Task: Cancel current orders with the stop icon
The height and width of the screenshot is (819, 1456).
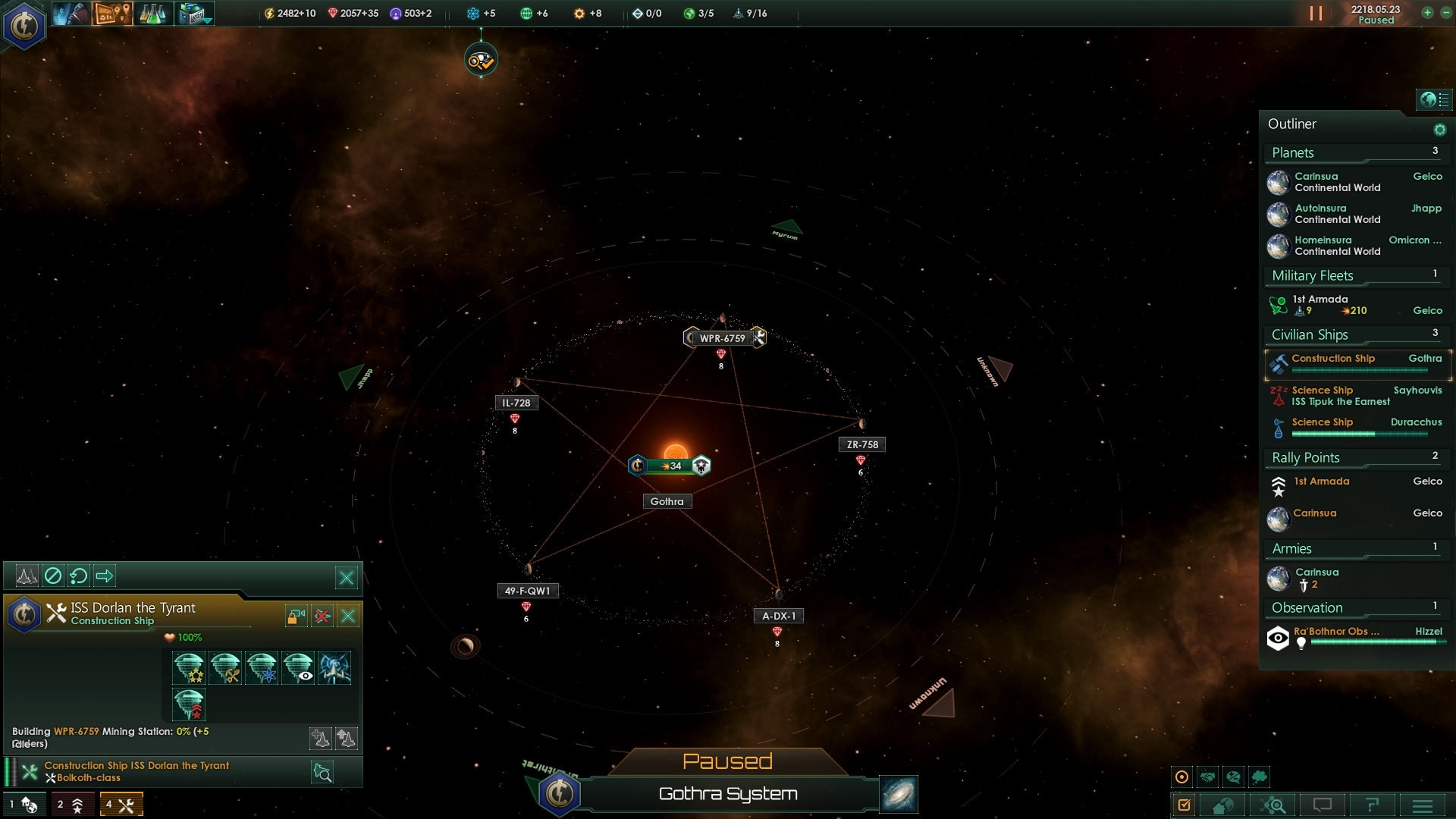Action: point(53,576)
